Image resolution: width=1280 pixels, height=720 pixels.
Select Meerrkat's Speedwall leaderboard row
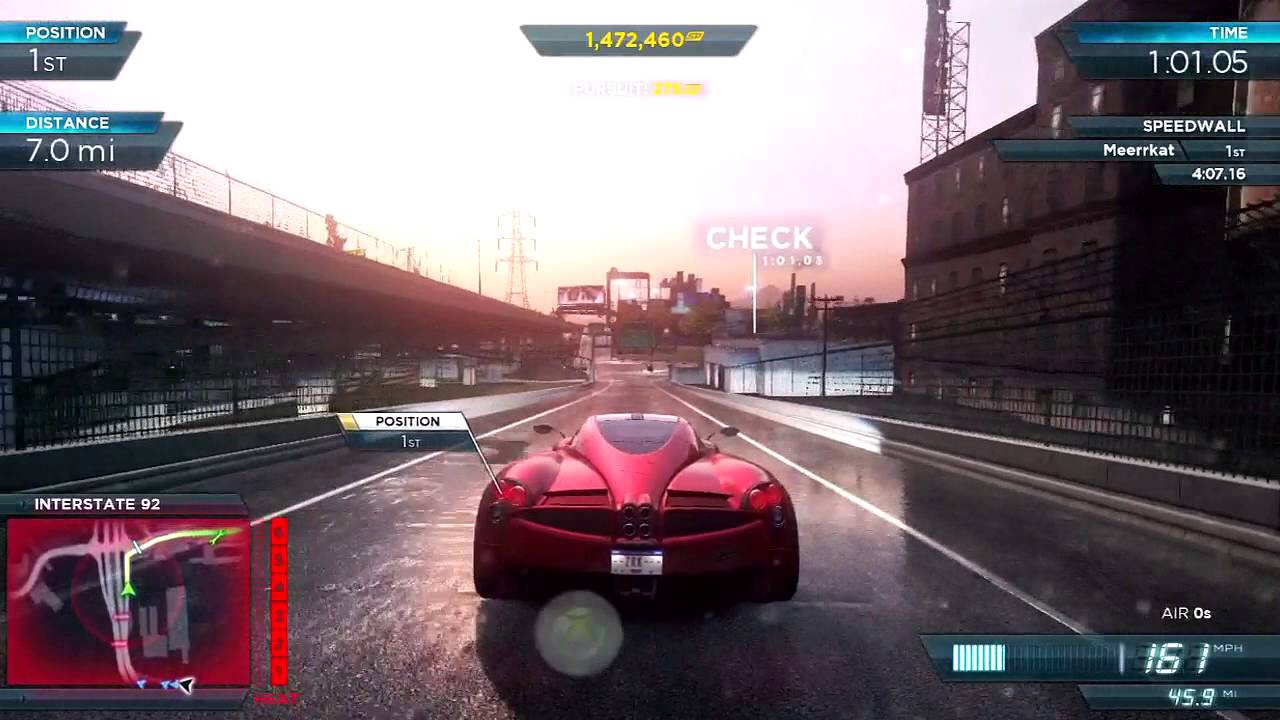(1140, 151)
